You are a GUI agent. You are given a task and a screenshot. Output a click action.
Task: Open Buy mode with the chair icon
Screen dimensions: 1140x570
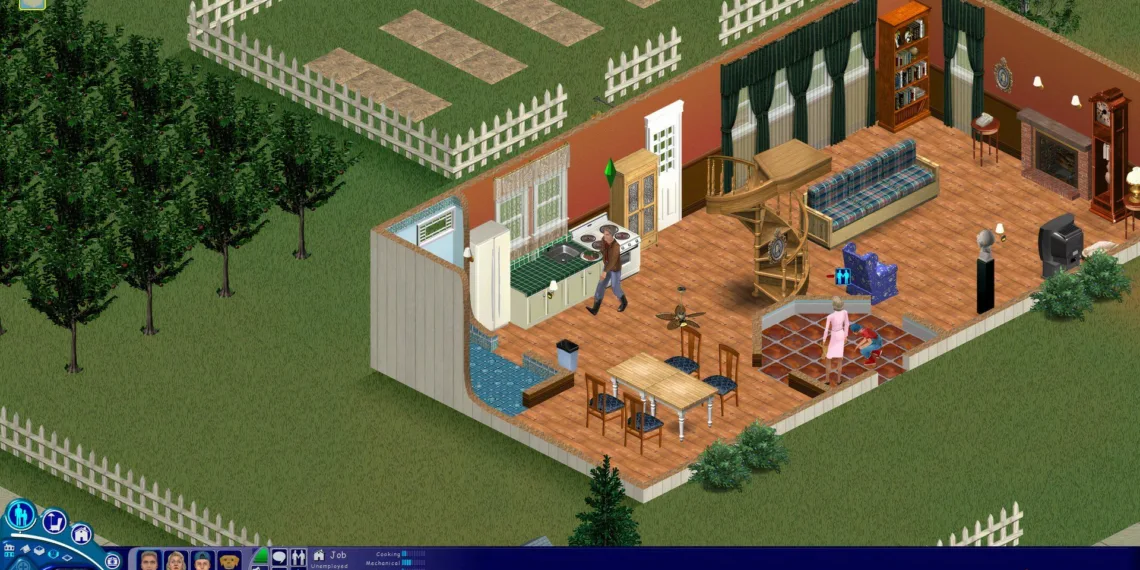click(54, 522)
